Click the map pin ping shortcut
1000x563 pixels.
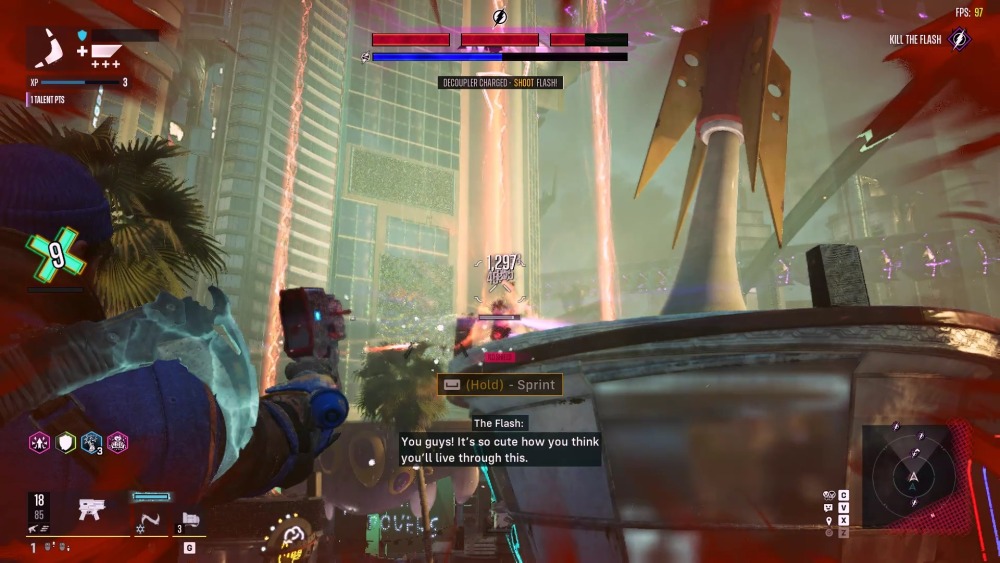[x=829, y=520]
